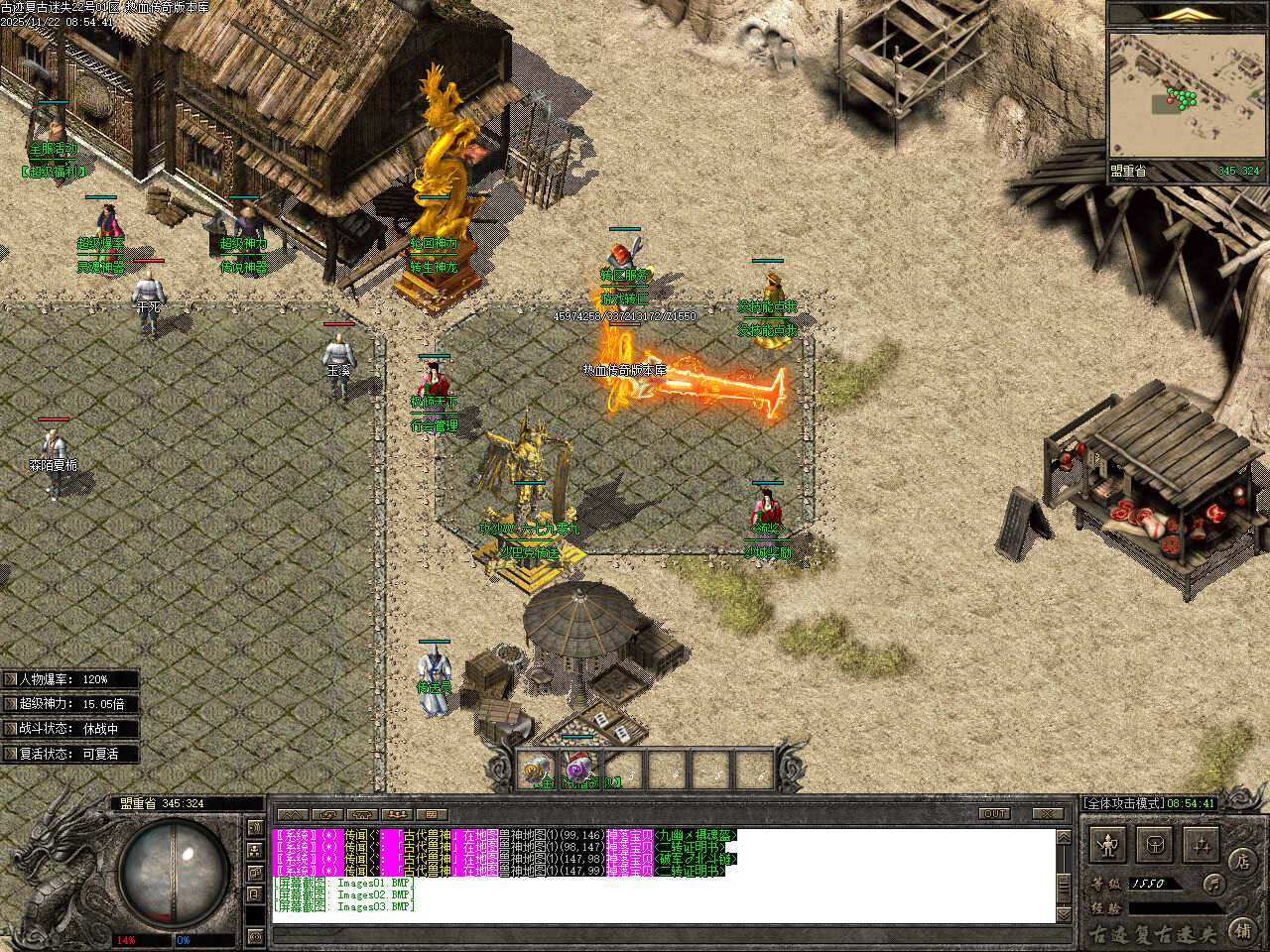The width and height of the screenshot is (1270, 952).
Task: Open the 铺 stall round button
Action: point(1242,930)
